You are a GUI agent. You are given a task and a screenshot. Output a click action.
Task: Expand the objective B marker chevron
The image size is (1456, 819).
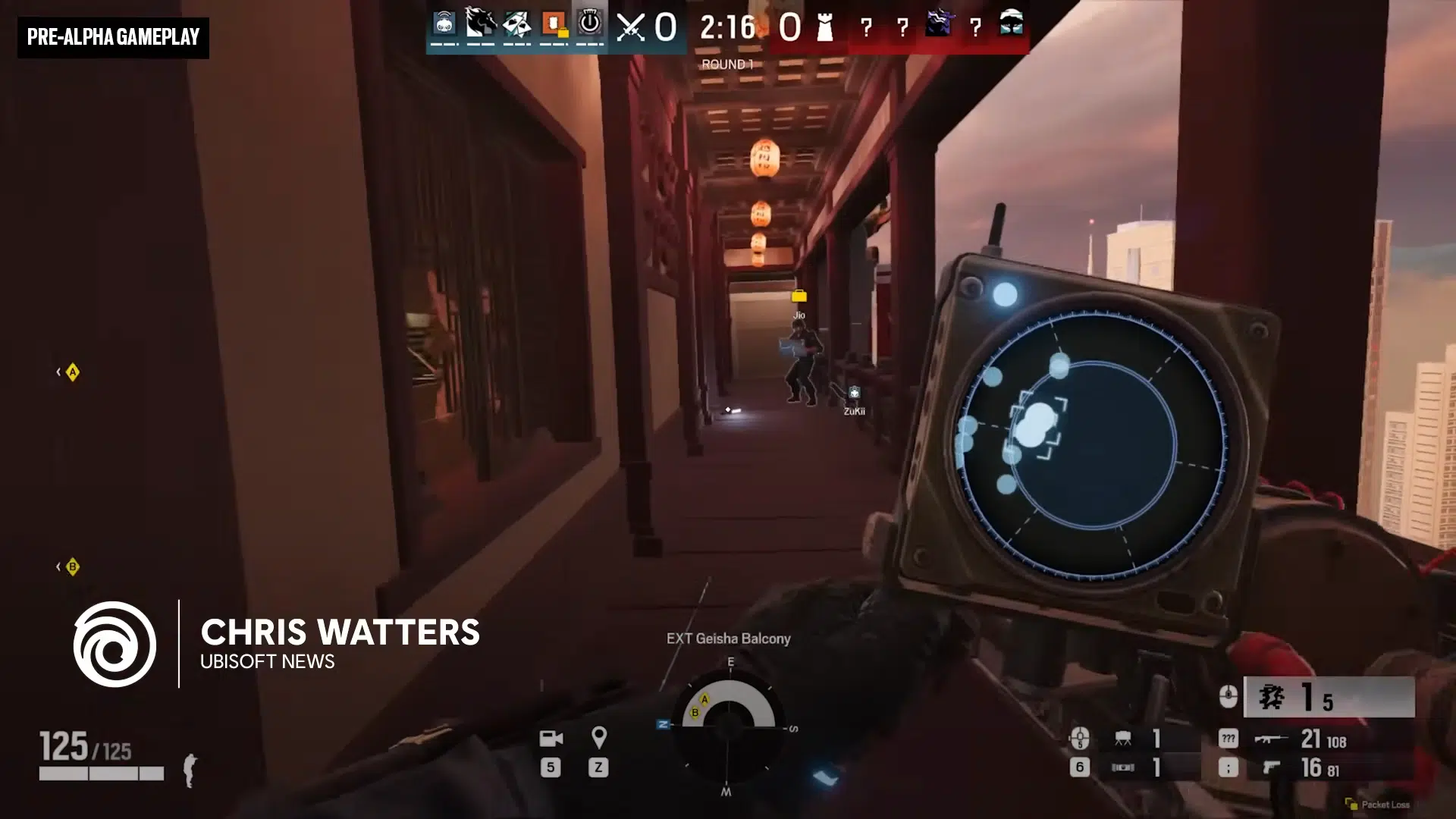(x=69, y=566)
